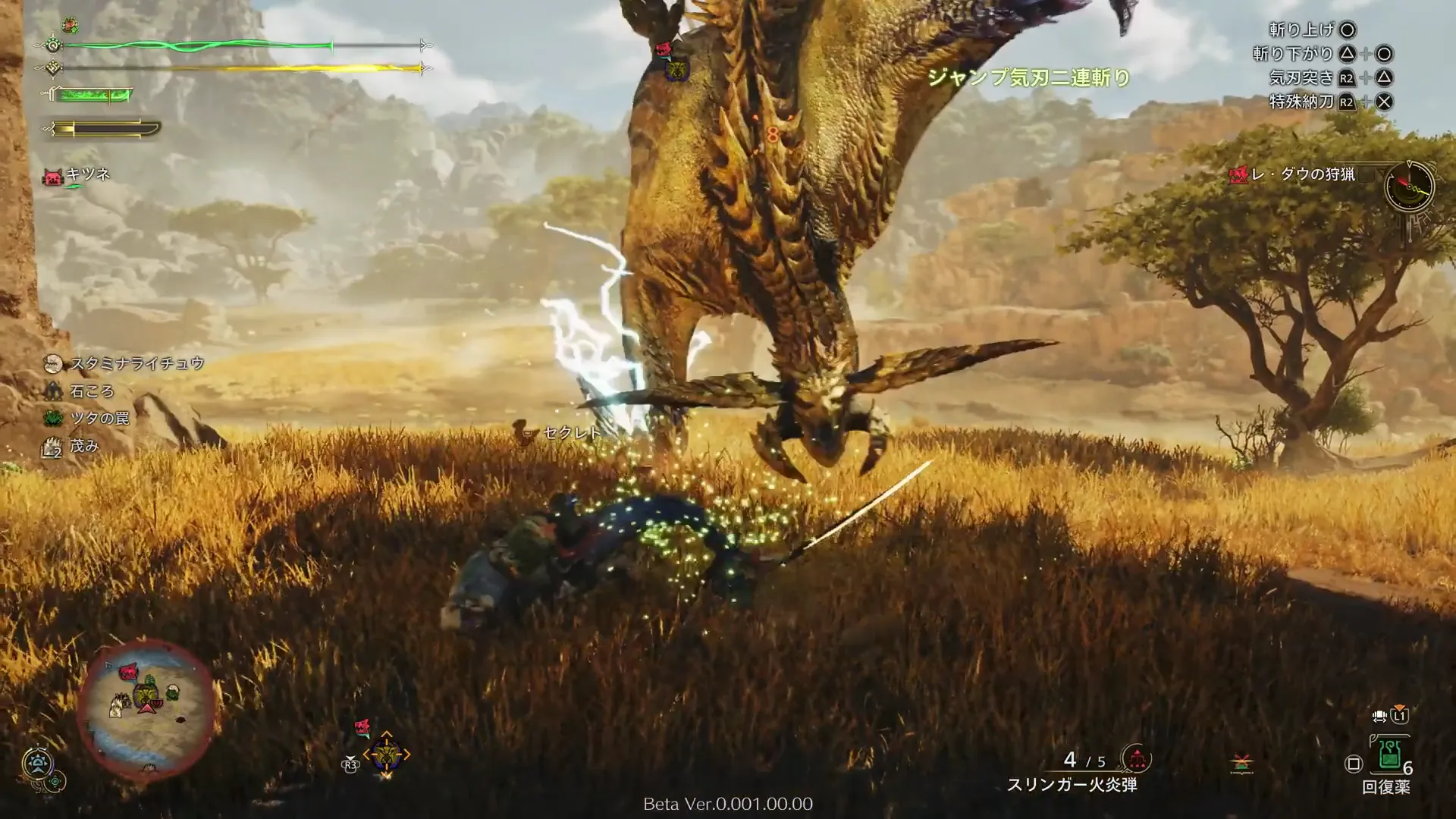Click the スリンガー火炎弾 slinger ammo icon

(1136, 758)
